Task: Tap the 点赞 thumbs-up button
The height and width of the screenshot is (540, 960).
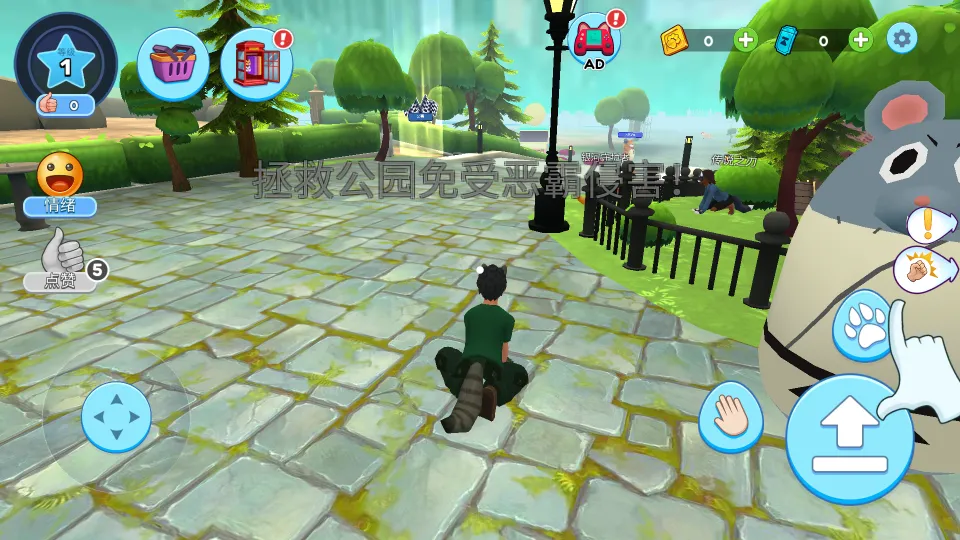Action: coord(62,260)
